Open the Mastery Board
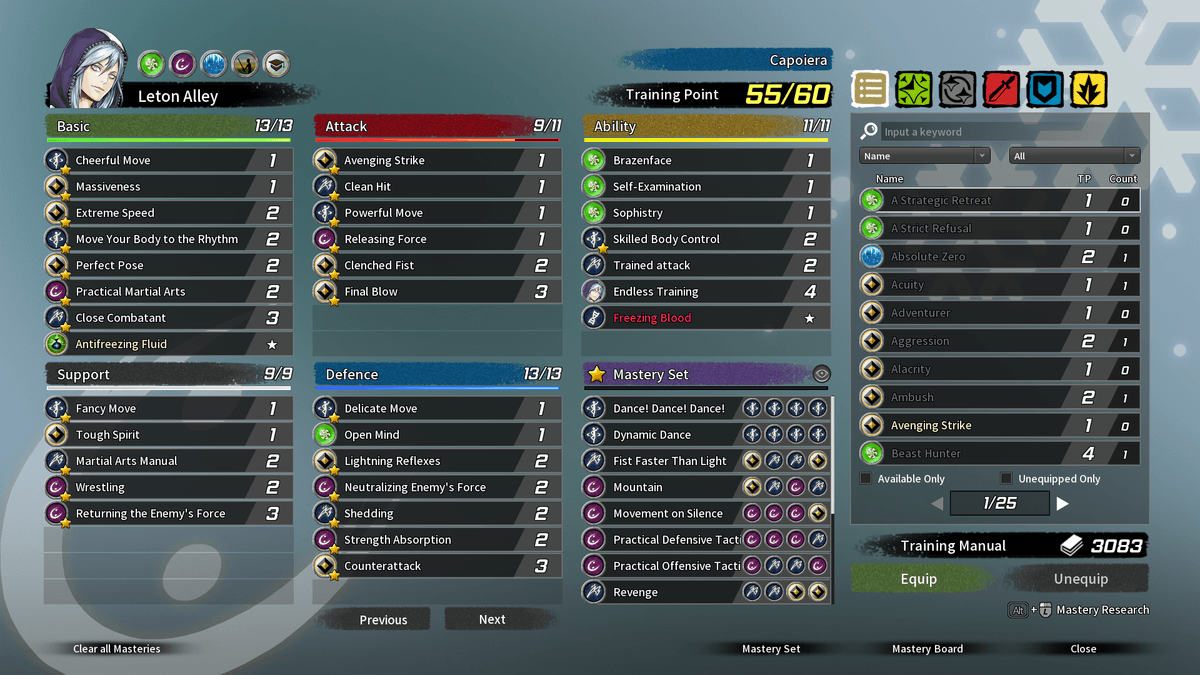The width and height of the screenshot is (1200, 675). click(927, 649)
